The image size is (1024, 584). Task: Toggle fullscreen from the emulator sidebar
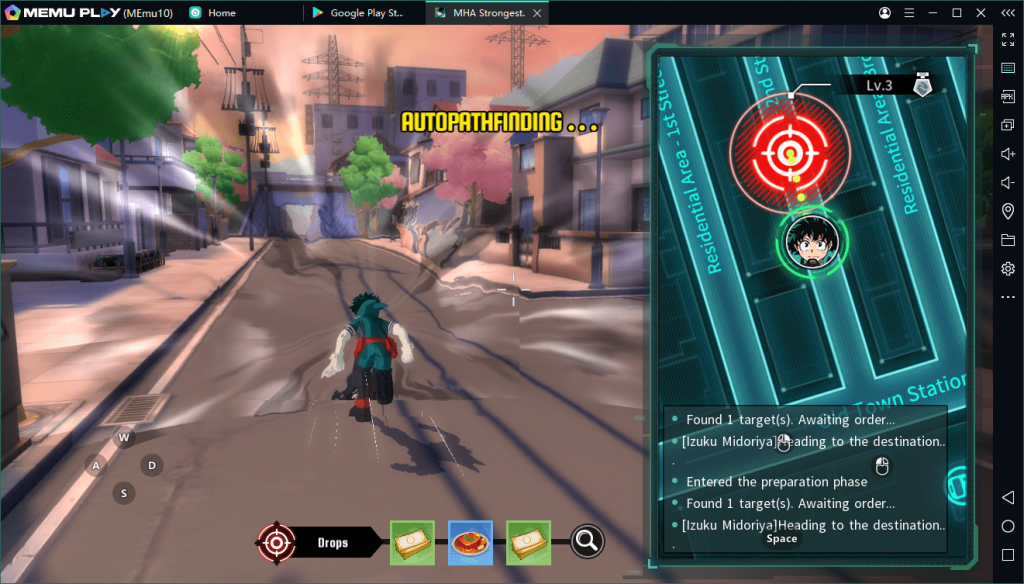tap(1008, 39)
